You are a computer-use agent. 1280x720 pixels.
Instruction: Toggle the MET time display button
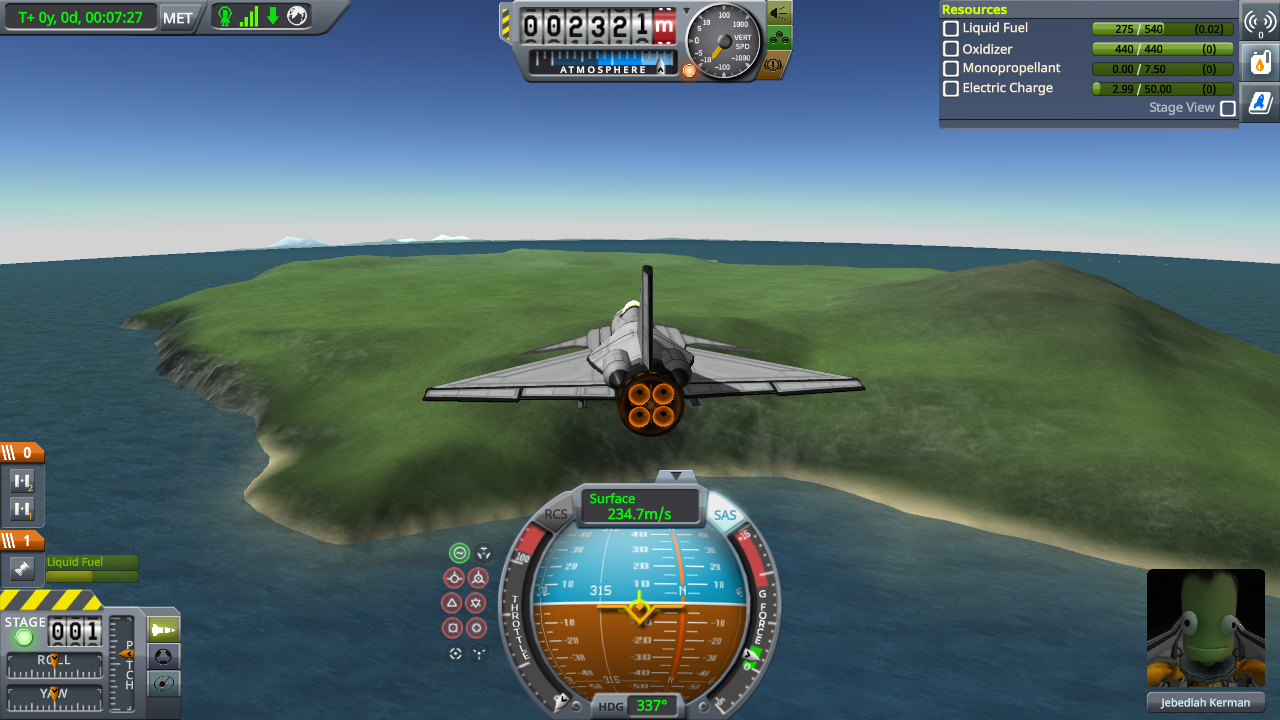click(x=178, y=17)
